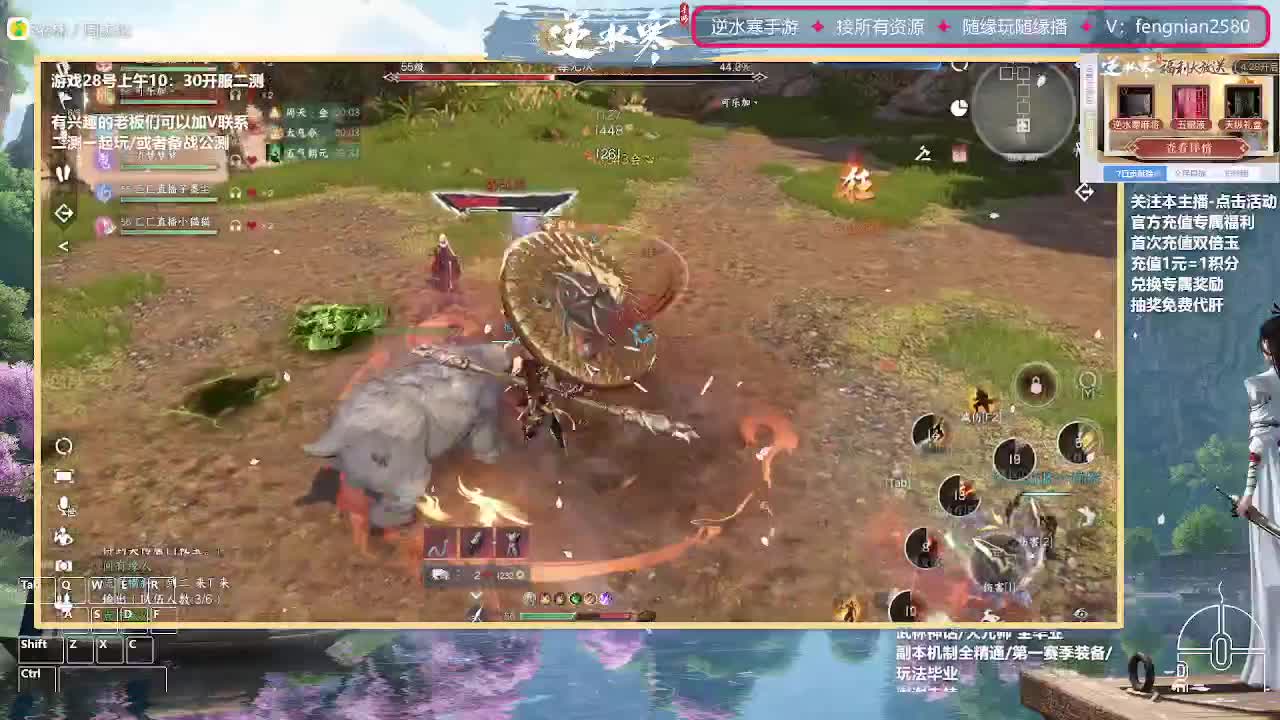Viewport: 1280px width, 720px height.
Task: Click the mount summon icon in the bottom bar
Action: pyautogui.click(x=439, y=574)
